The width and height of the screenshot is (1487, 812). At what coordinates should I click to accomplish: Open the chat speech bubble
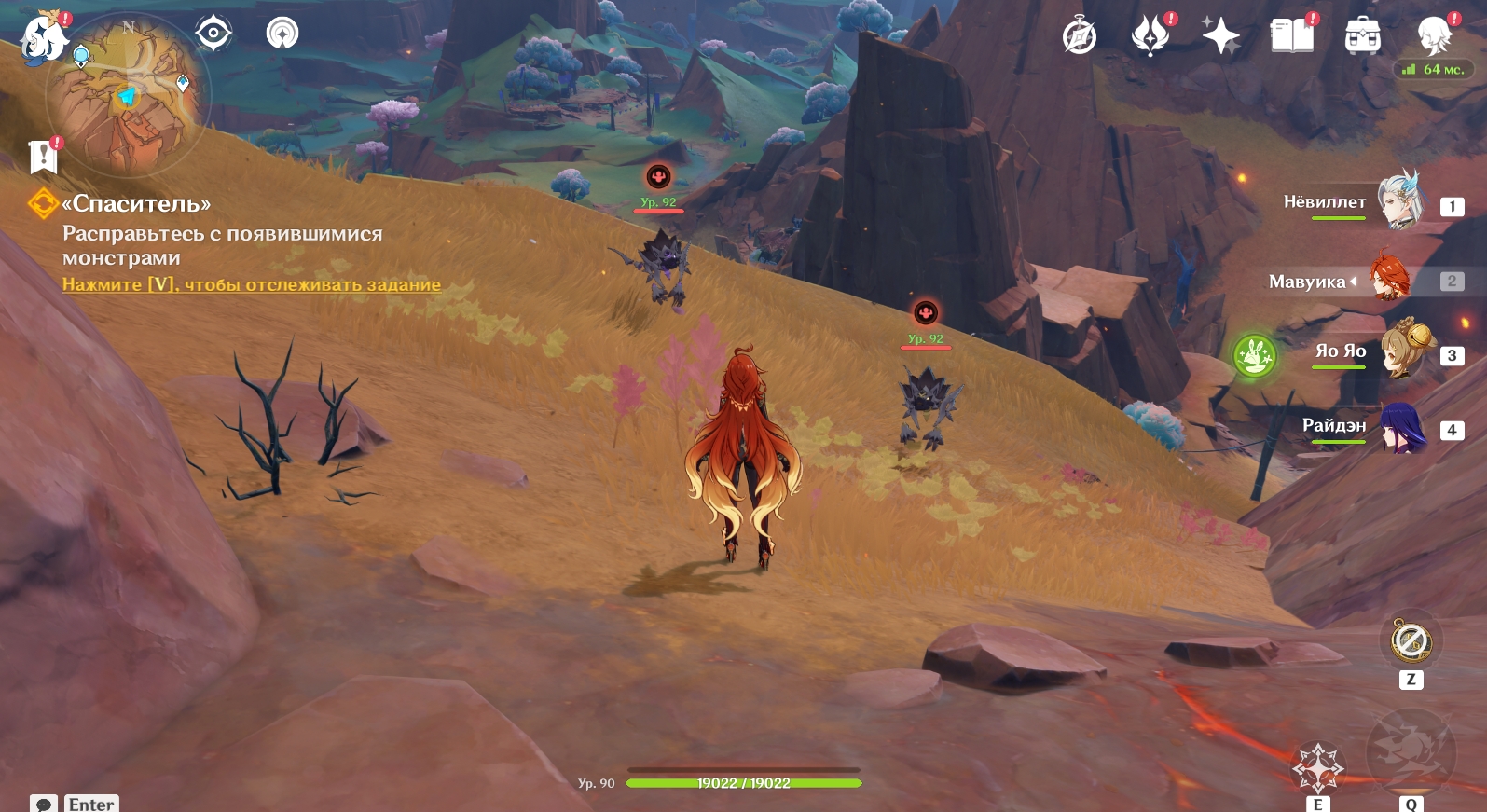point(44,804)
